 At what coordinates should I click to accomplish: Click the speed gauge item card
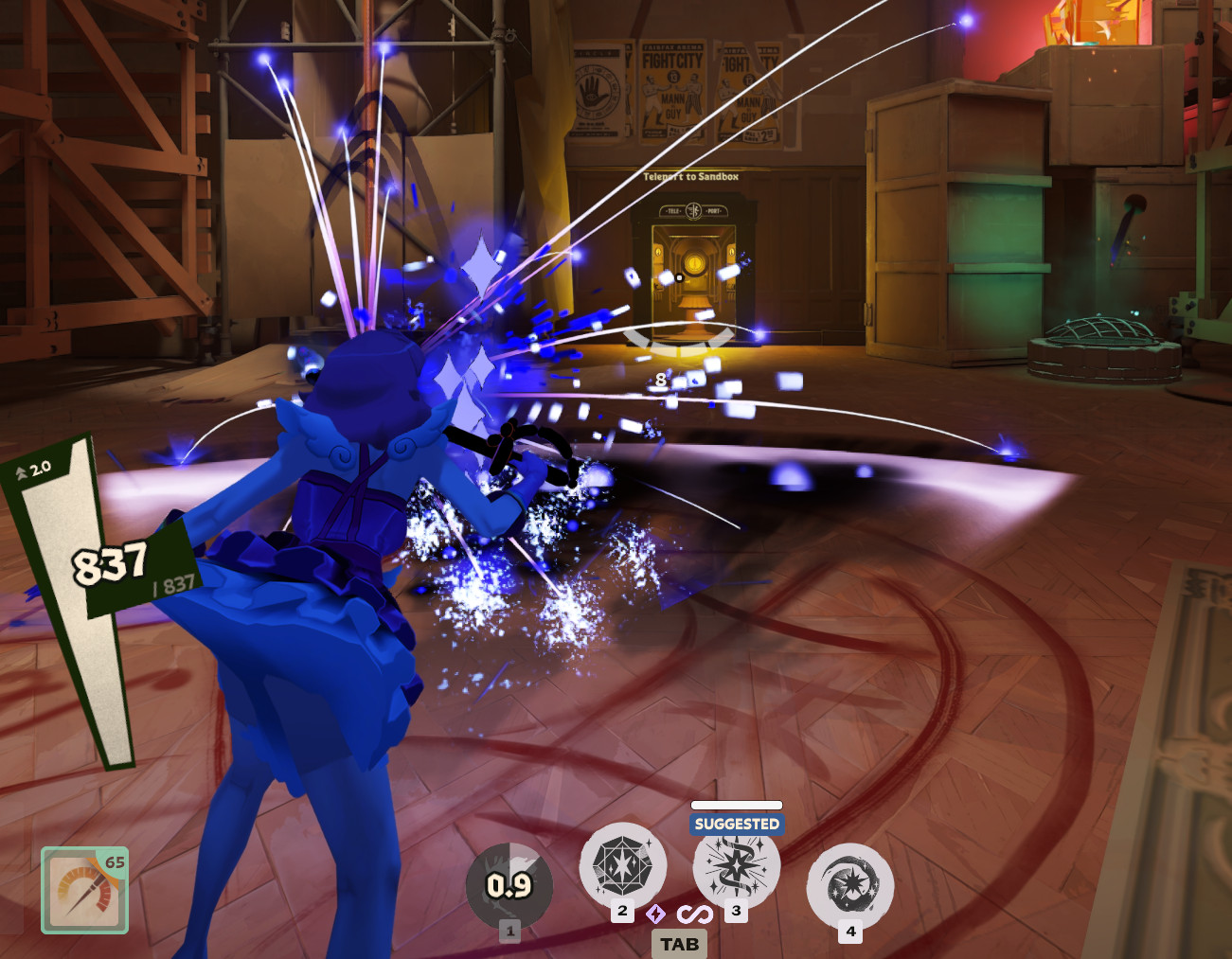84,890
